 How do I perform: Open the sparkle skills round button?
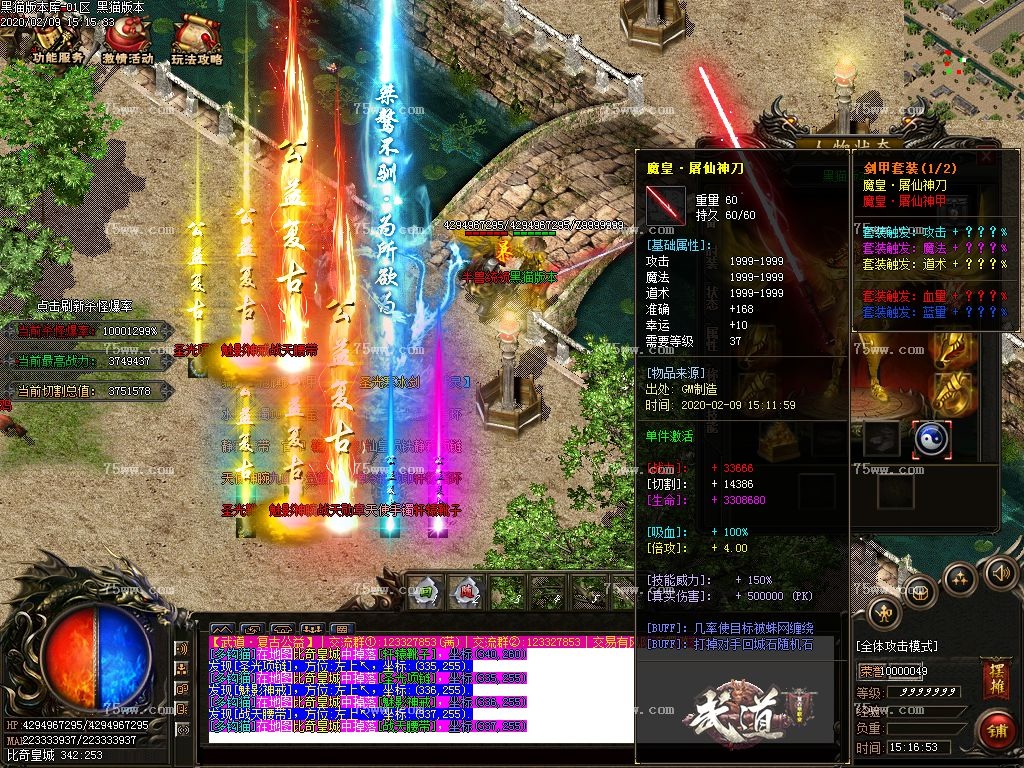coord(960,579)
